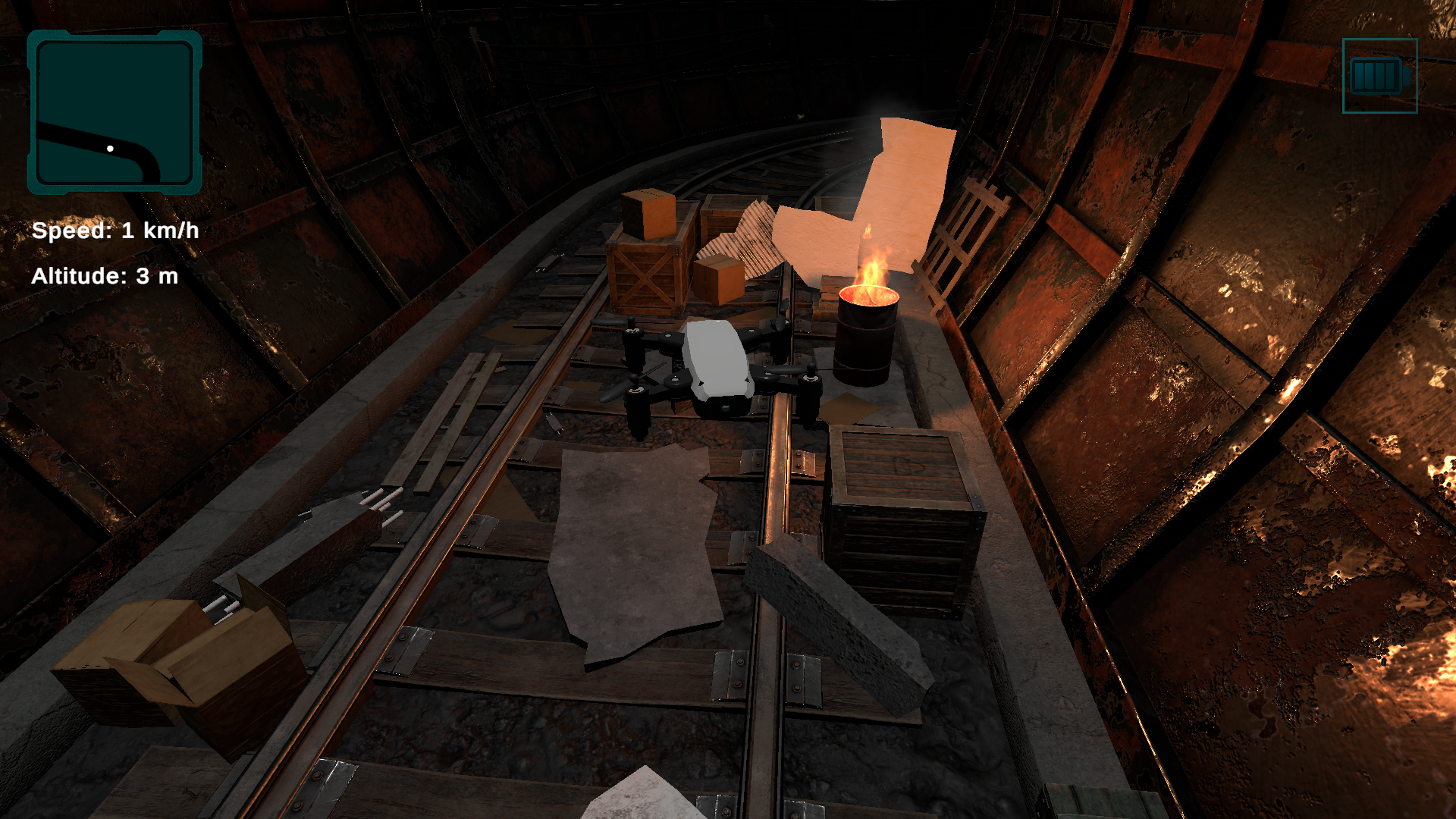Click the Altitude: 3 m label
The width and height of the screenshot is (1456, 819).
click(x=106, y=277)
